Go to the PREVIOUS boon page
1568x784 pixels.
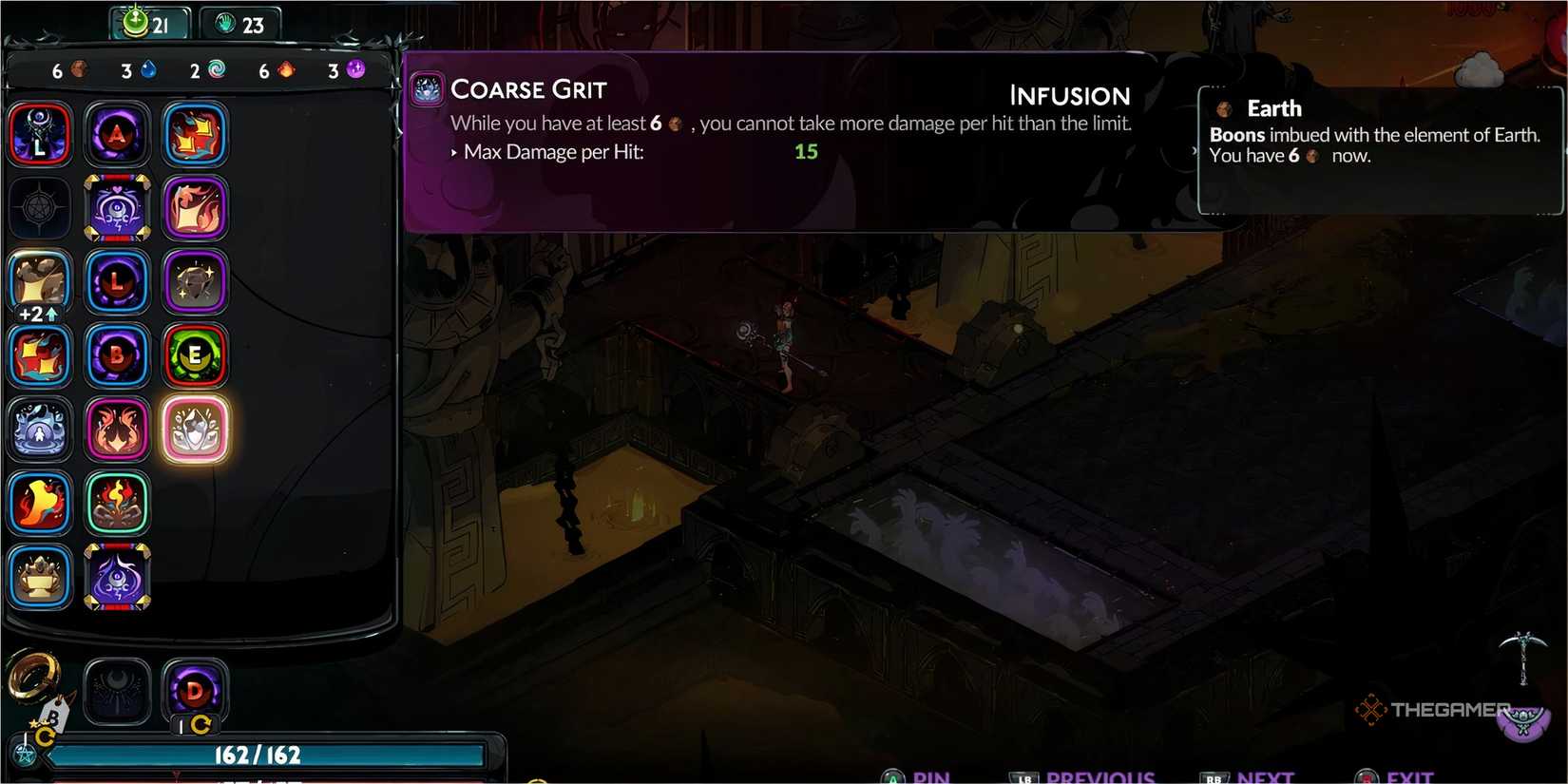(1098, 776)
